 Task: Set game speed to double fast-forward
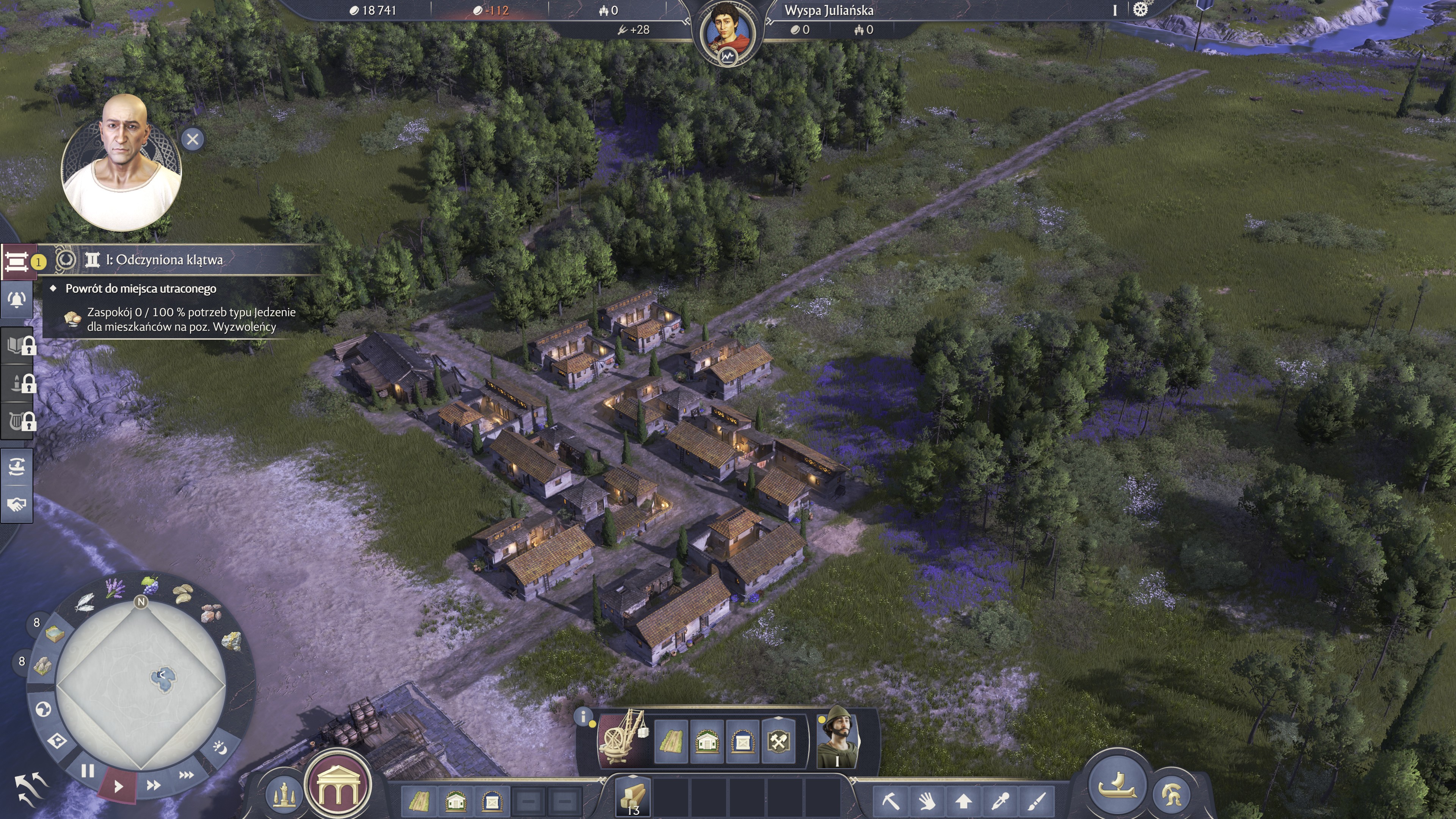coord(153,785)
